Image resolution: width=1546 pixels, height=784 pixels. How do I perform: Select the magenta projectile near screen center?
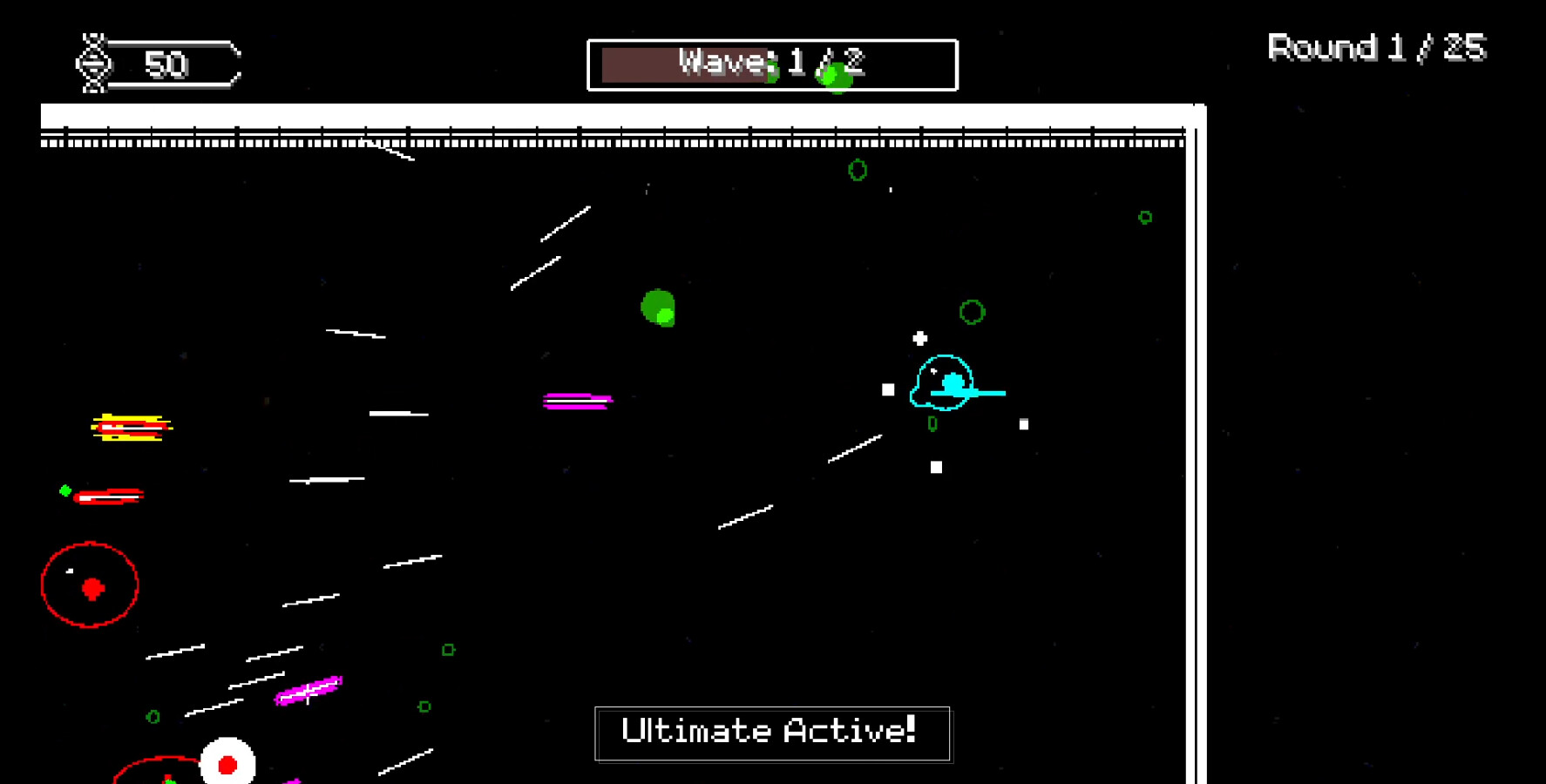click(x=577, y=400)
